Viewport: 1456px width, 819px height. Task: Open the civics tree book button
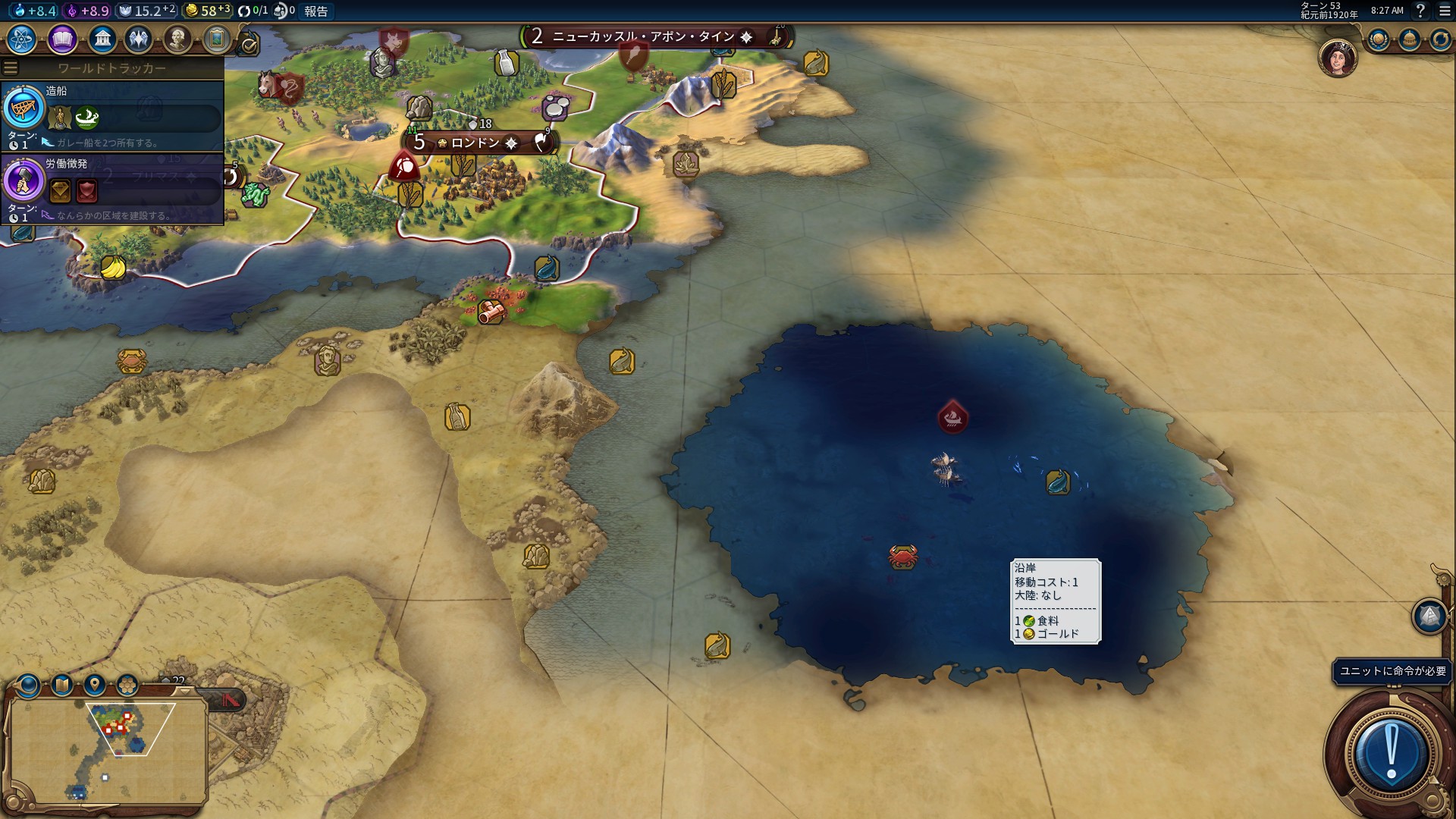[x=62, y=39]
